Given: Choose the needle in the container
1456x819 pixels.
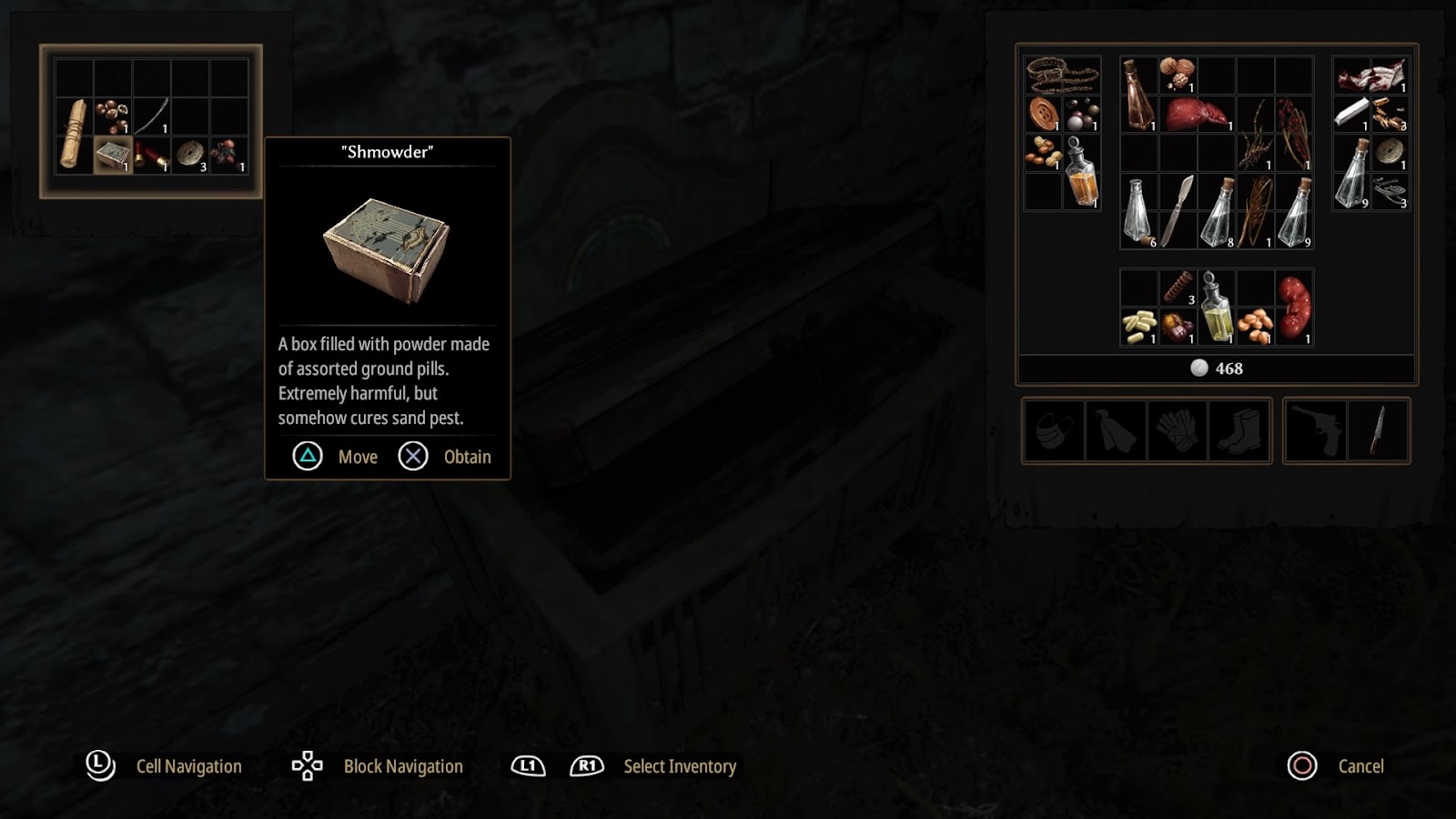Looking at the screenshot, I should pos(152,116).
